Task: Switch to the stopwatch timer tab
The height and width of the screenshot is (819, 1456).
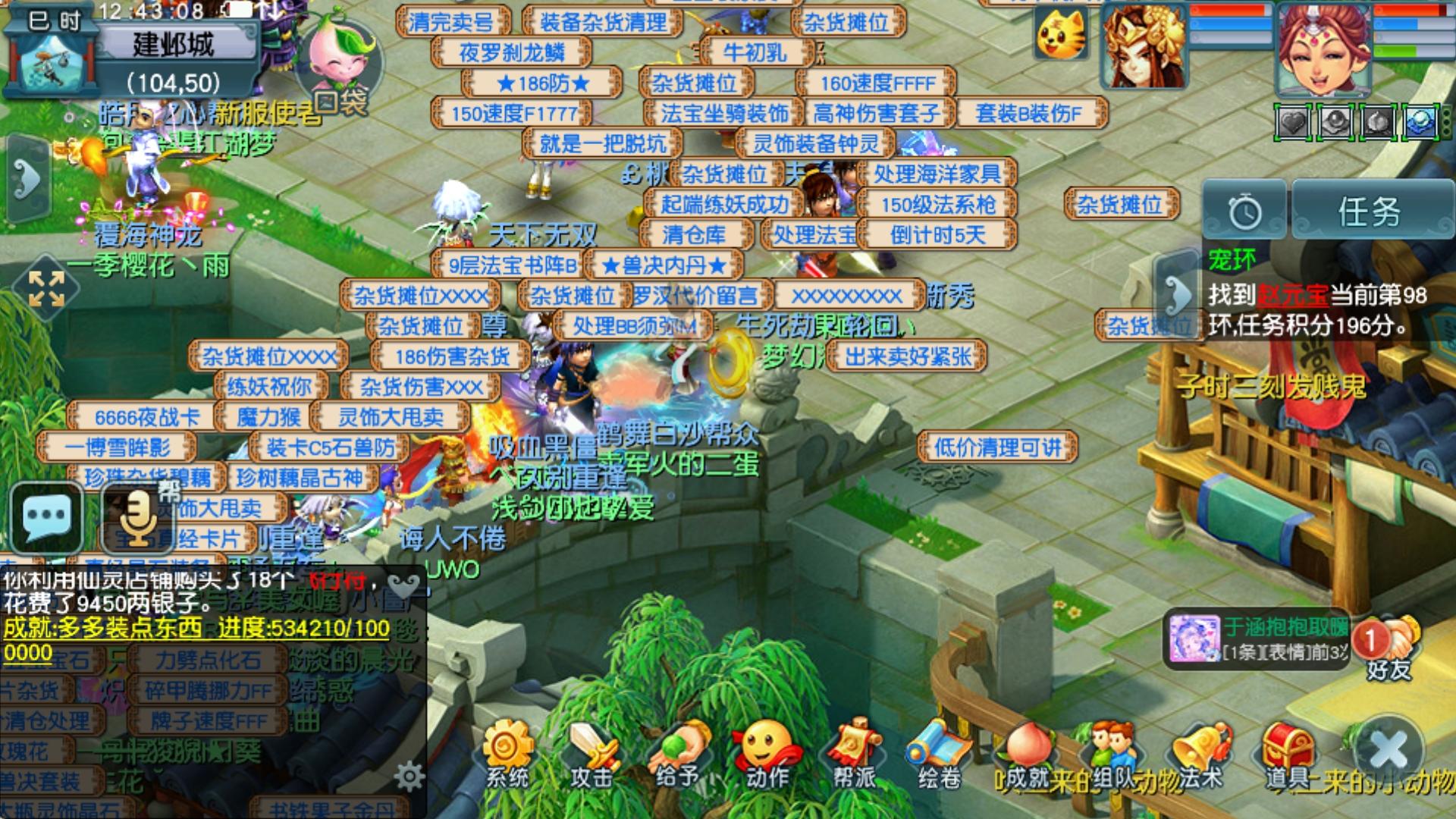Action: (x=1244, y=212)
